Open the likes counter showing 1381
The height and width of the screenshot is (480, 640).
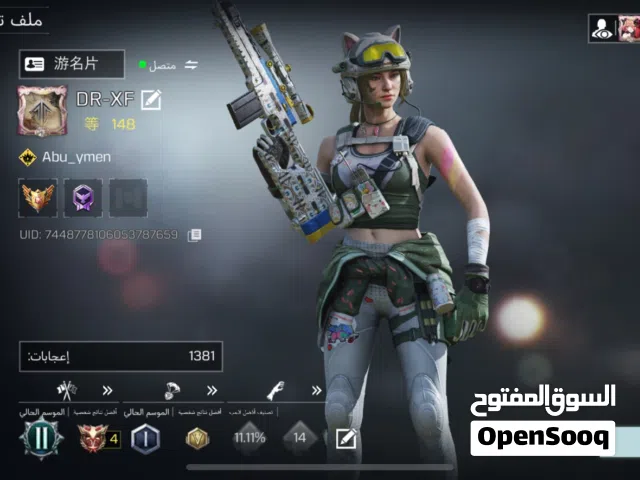[121, 356]
